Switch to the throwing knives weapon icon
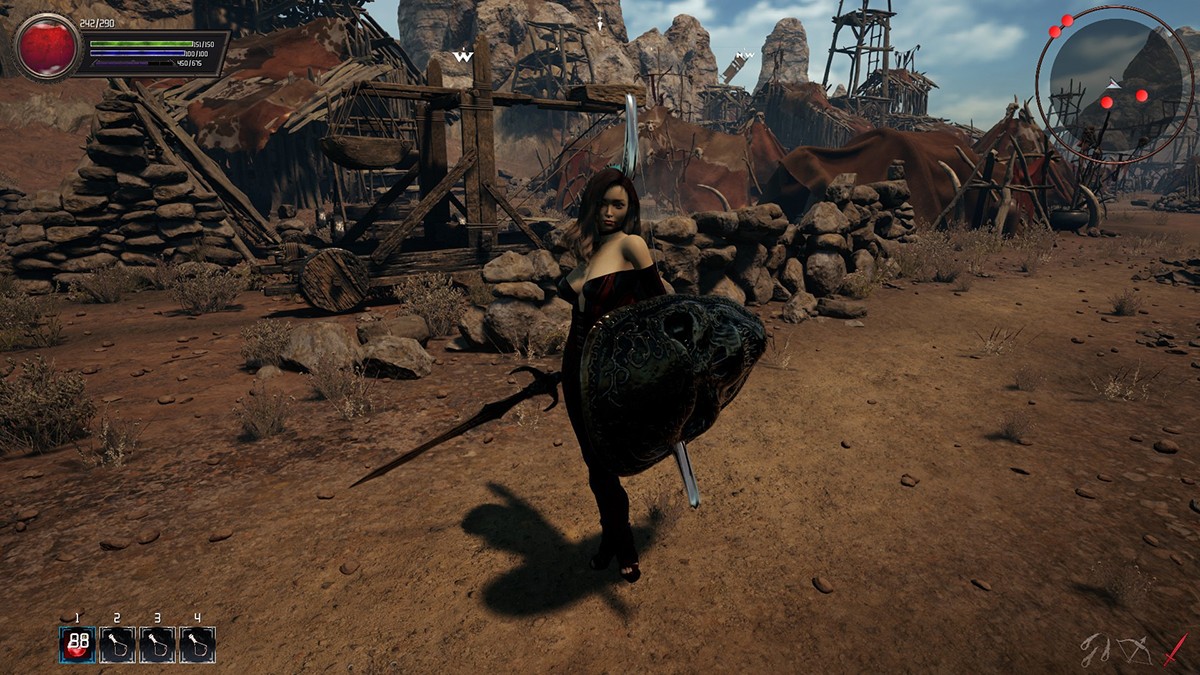This screenshot has height=675, width=1200. 1097,649
